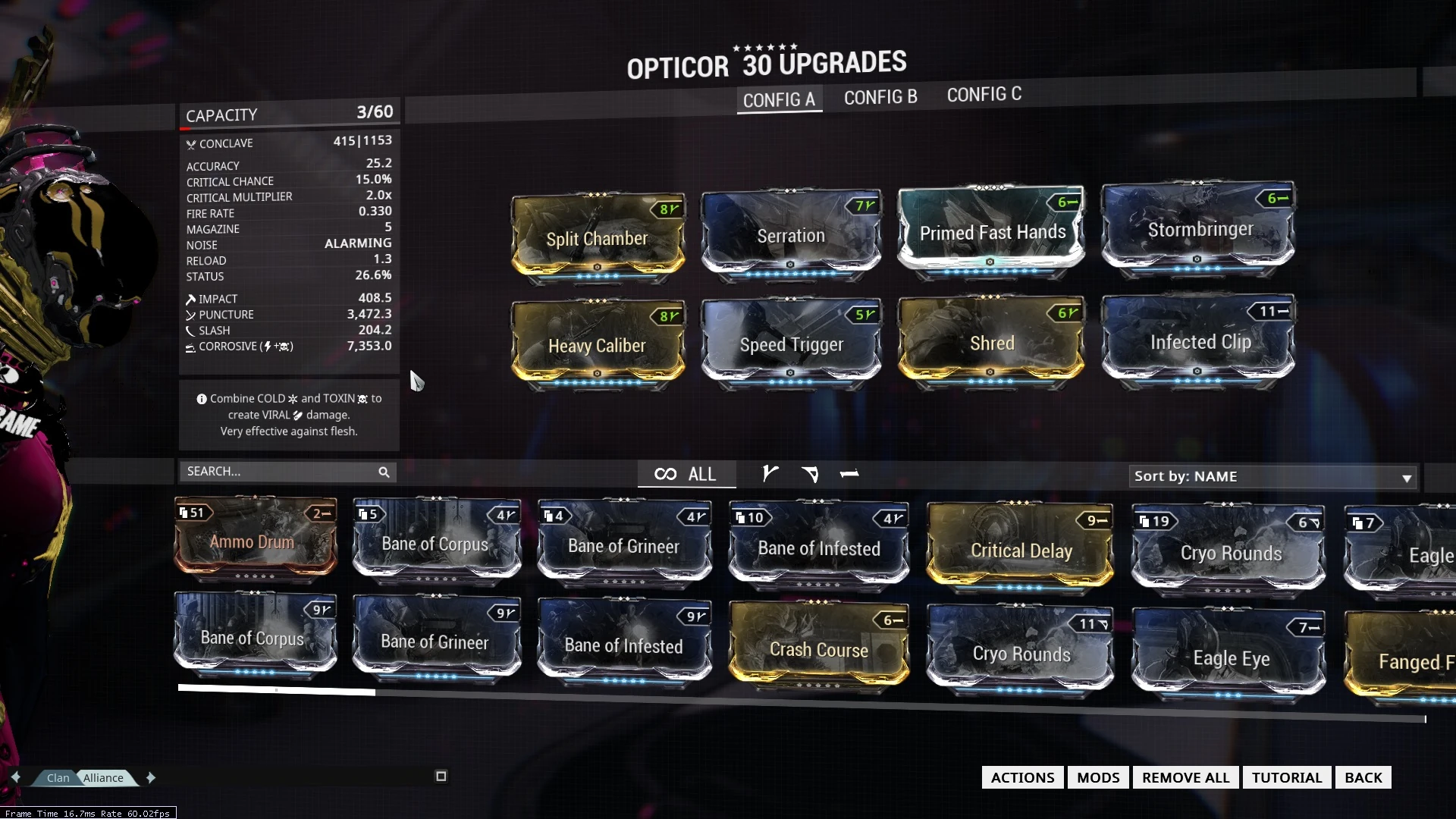Click Remove All mods button
The image size is (1456, 819).
click(1185, 777)
